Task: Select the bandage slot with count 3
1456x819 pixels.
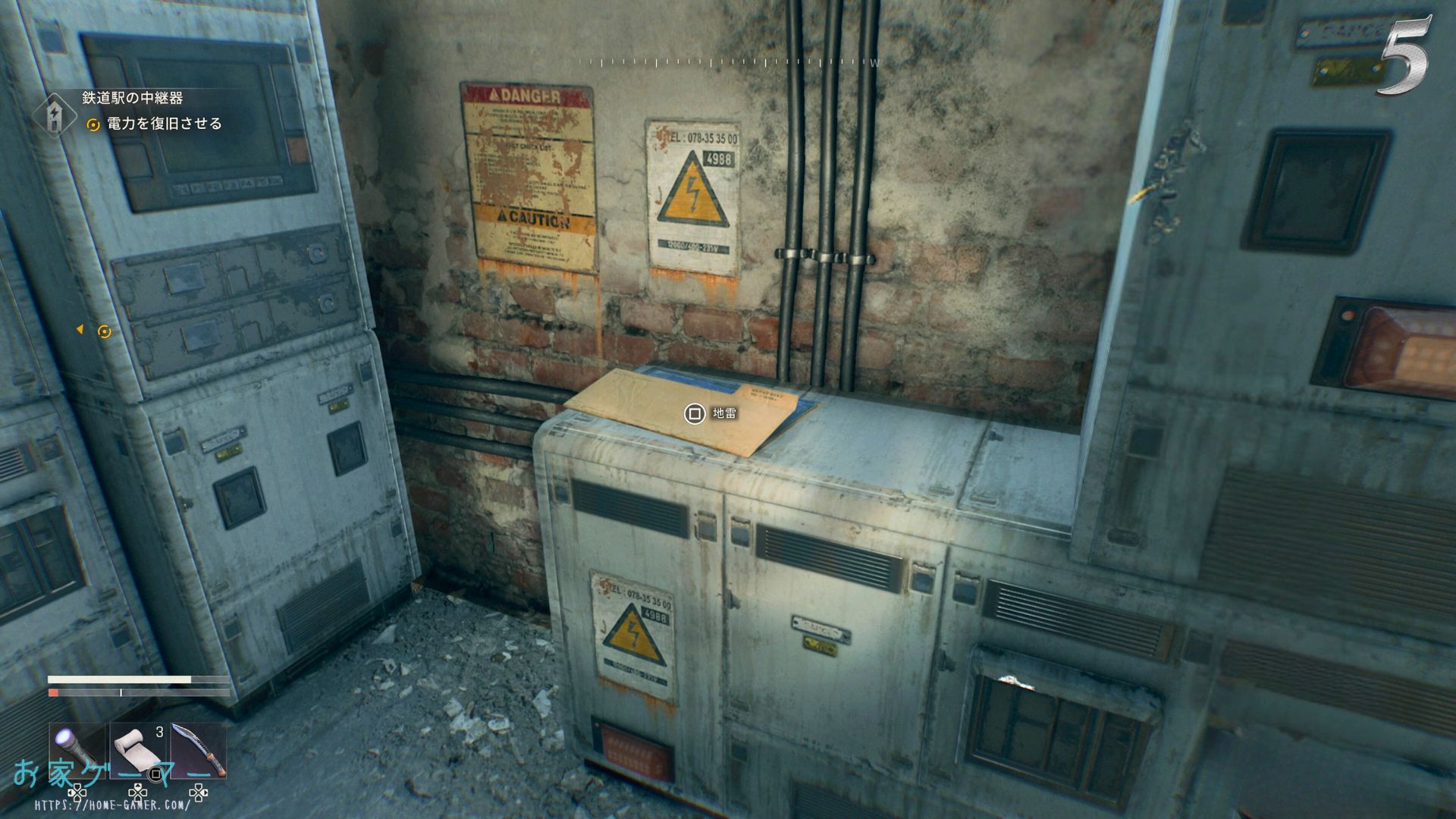Action: click(137, 749)
